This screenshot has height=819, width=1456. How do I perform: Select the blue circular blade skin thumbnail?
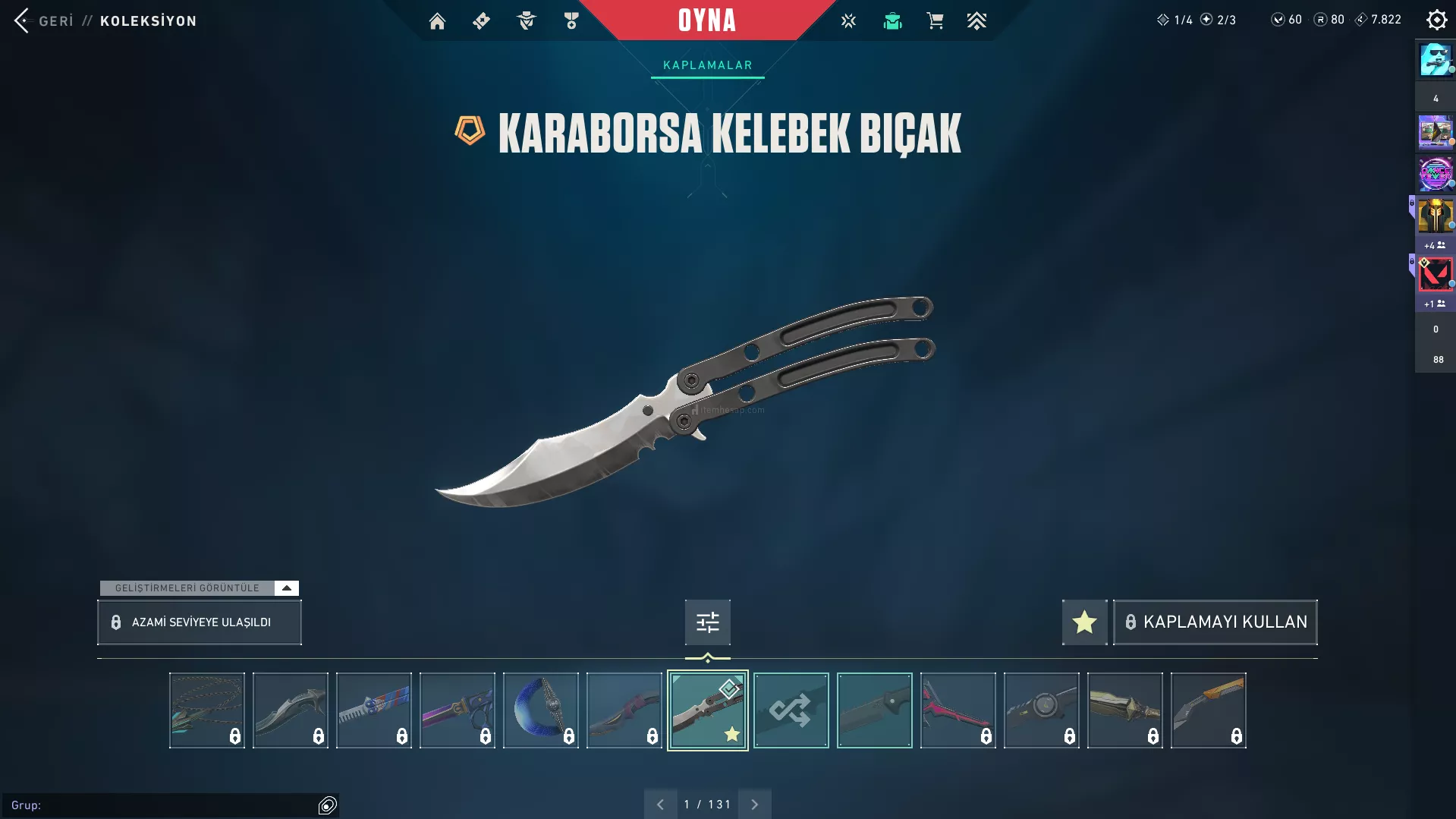pos(540,710)
